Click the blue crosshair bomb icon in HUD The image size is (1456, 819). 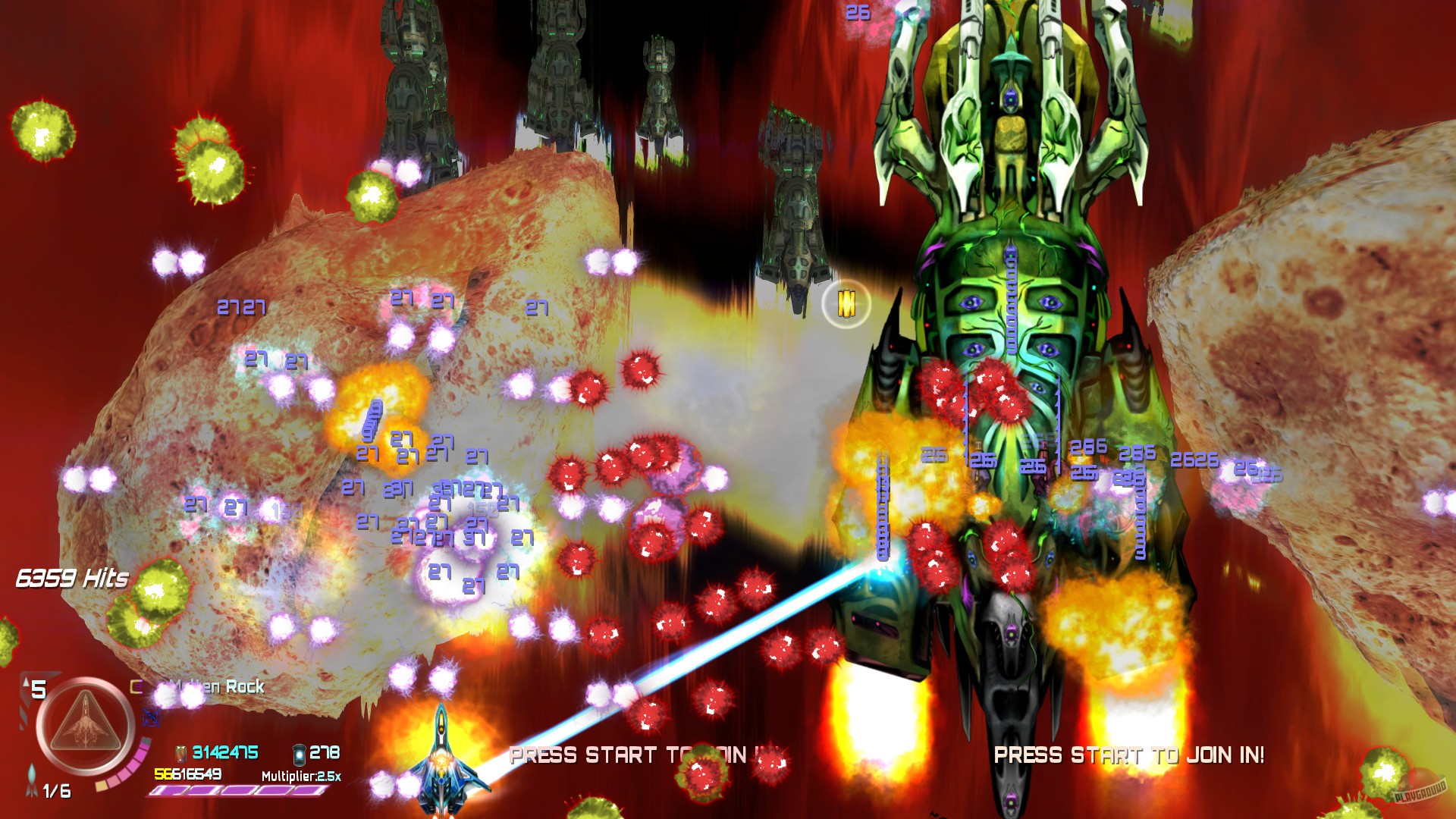click(152, 717)
